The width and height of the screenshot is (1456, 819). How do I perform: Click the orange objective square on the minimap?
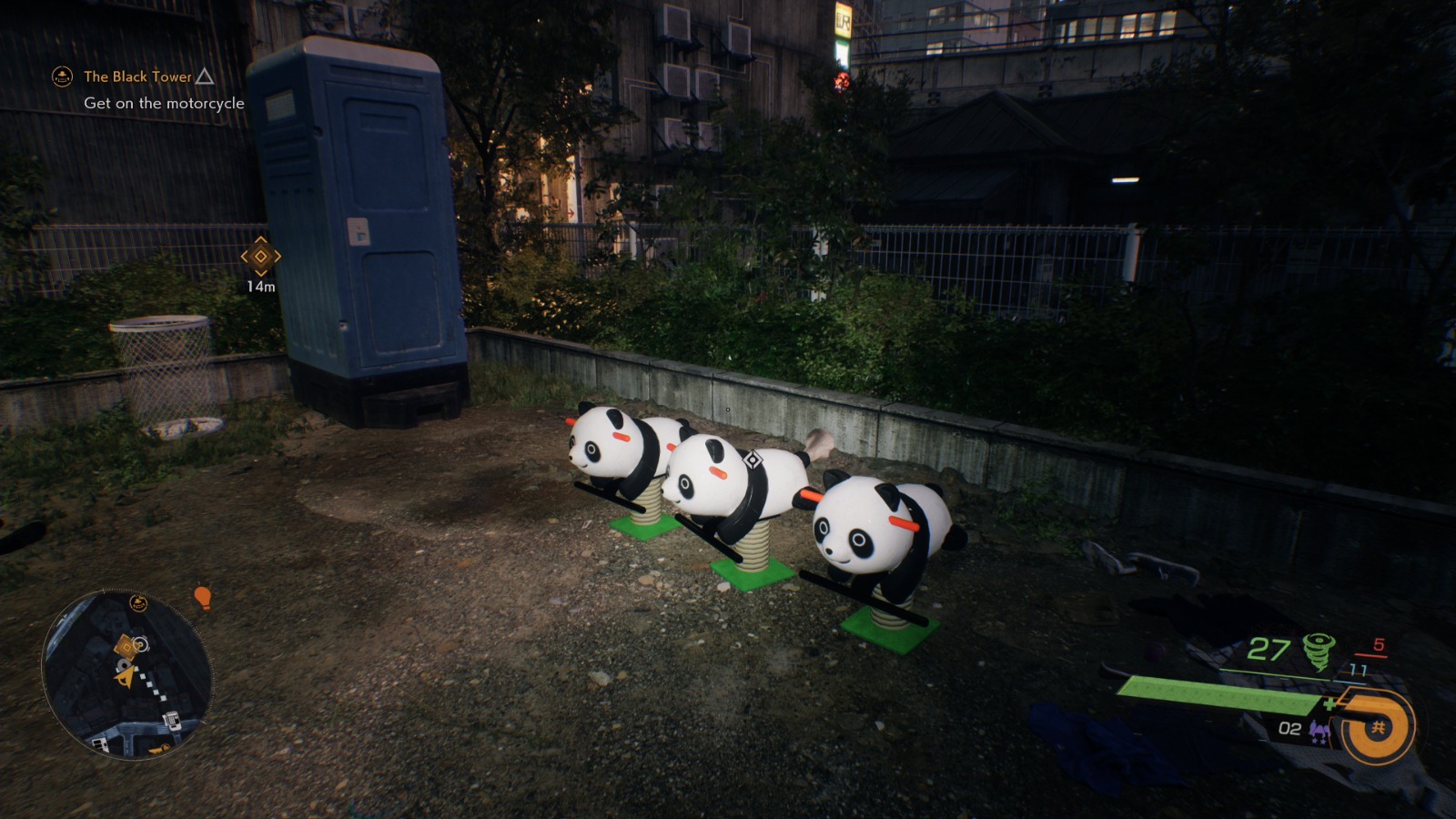[125, 646]
